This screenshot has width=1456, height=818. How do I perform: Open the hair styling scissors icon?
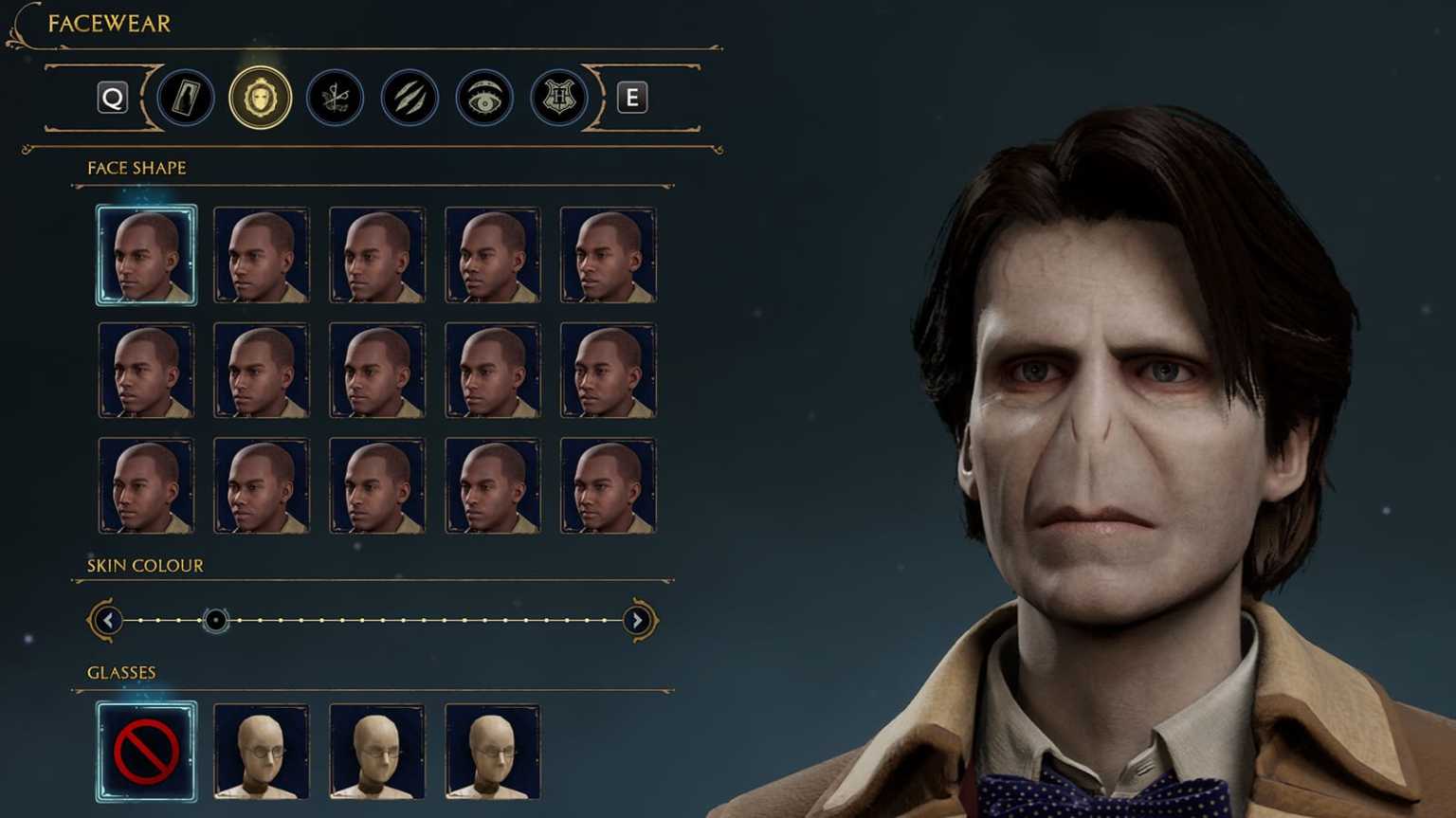click(335, 97)
